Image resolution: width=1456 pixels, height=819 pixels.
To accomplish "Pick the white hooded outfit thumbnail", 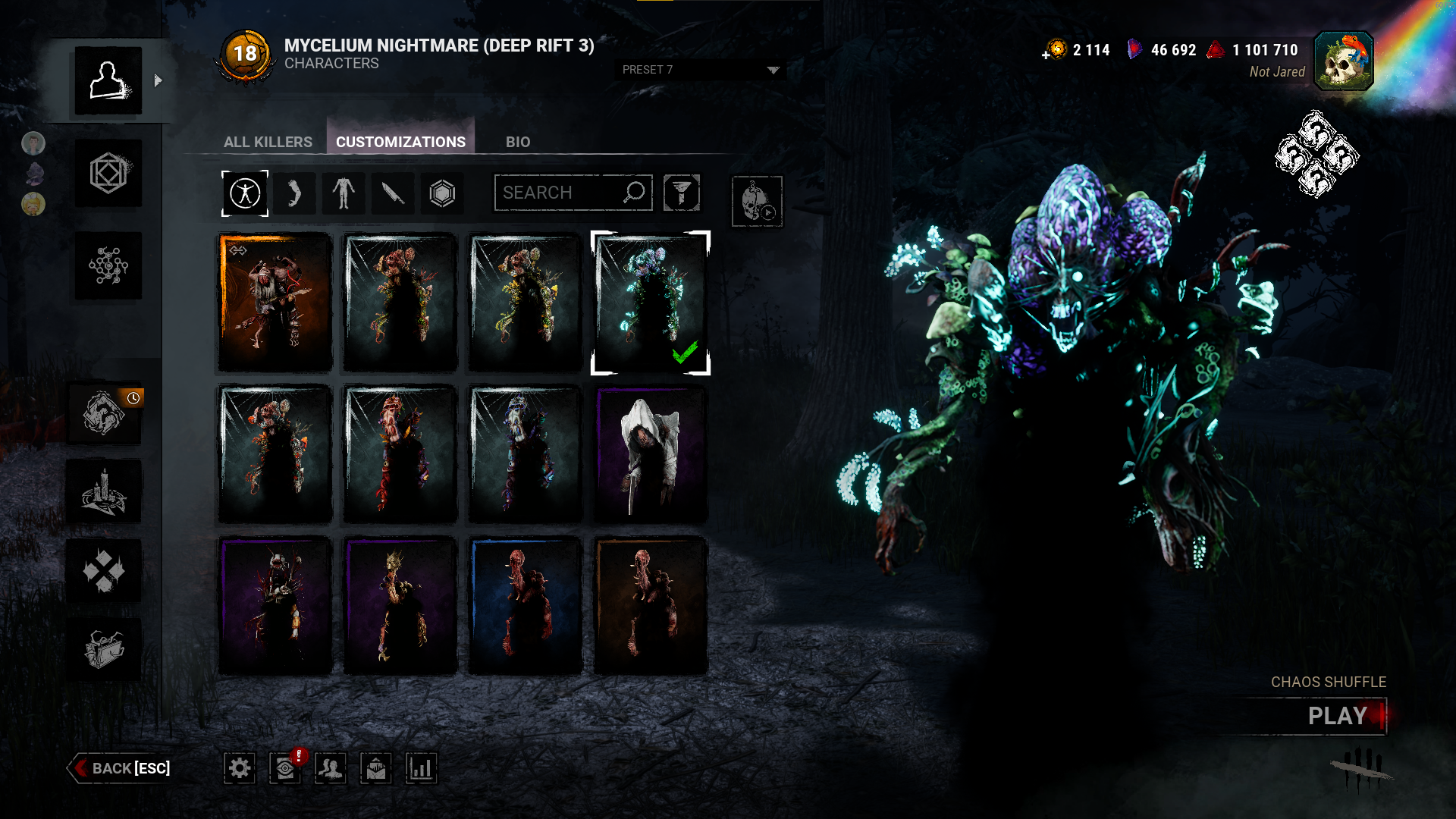I will 651,454.
